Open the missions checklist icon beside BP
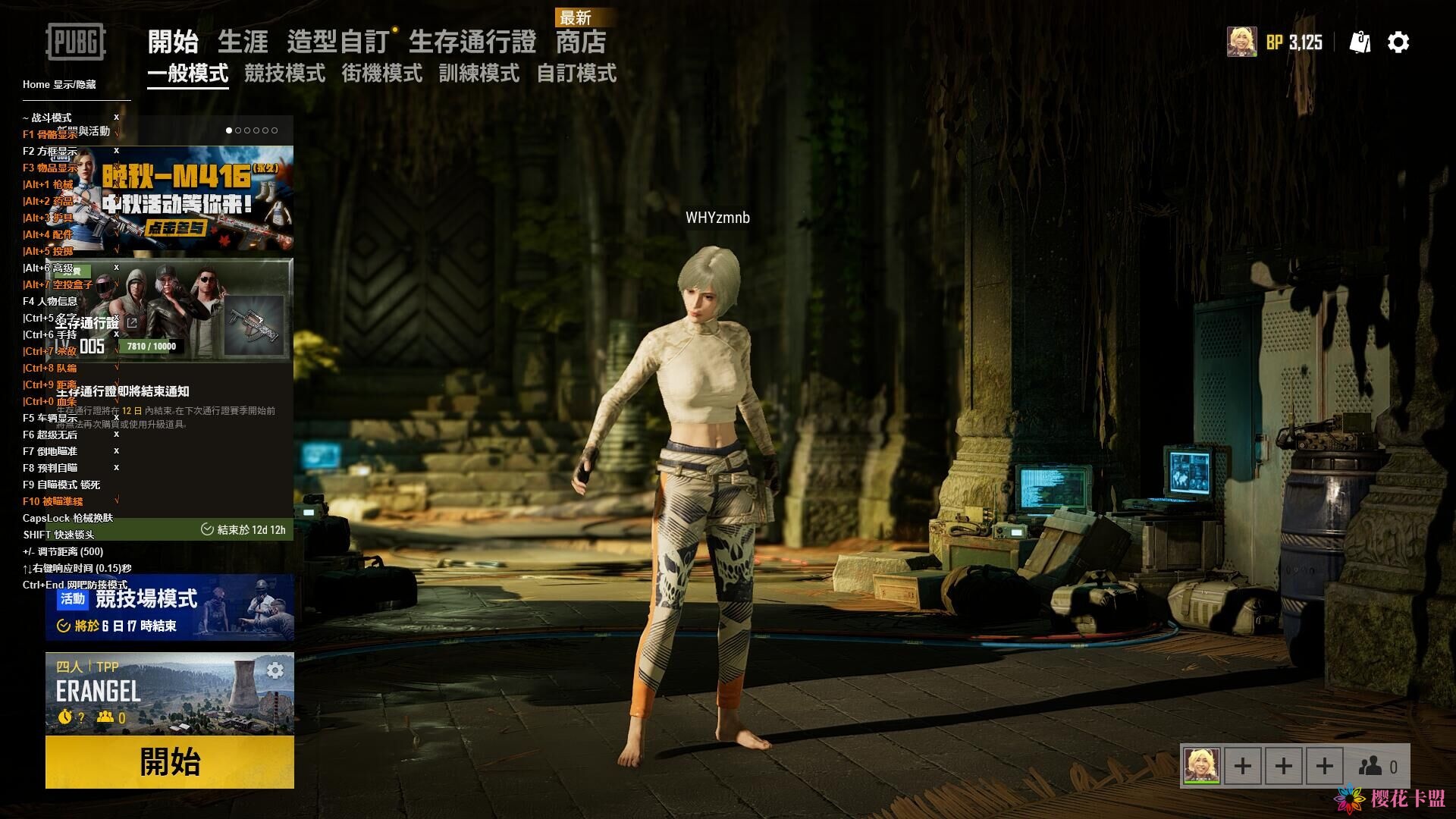This screenshot has width=1456, height=819. pyautogui.click(x=1360, y=42)
